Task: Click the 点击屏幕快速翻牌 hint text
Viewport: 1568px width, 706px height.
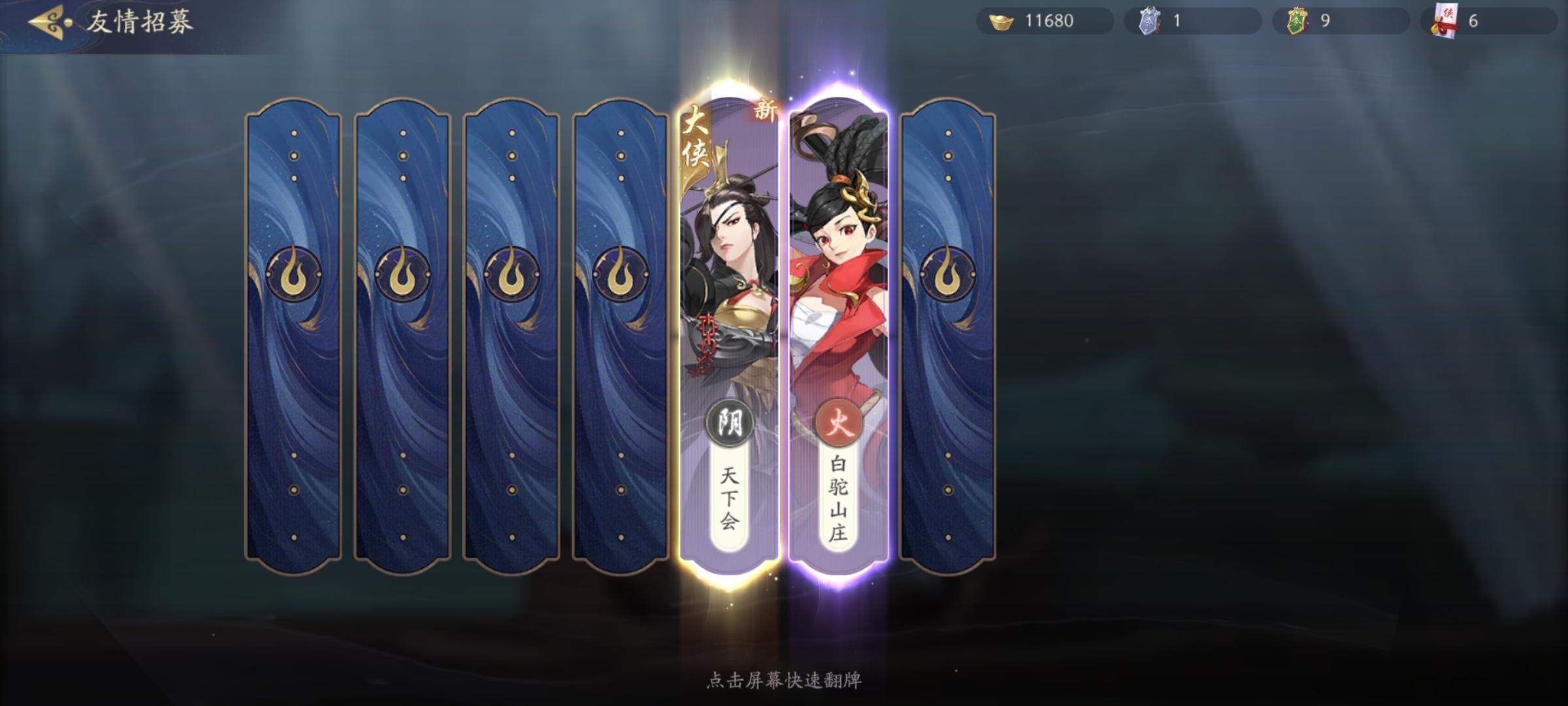Action: (784, 679)
